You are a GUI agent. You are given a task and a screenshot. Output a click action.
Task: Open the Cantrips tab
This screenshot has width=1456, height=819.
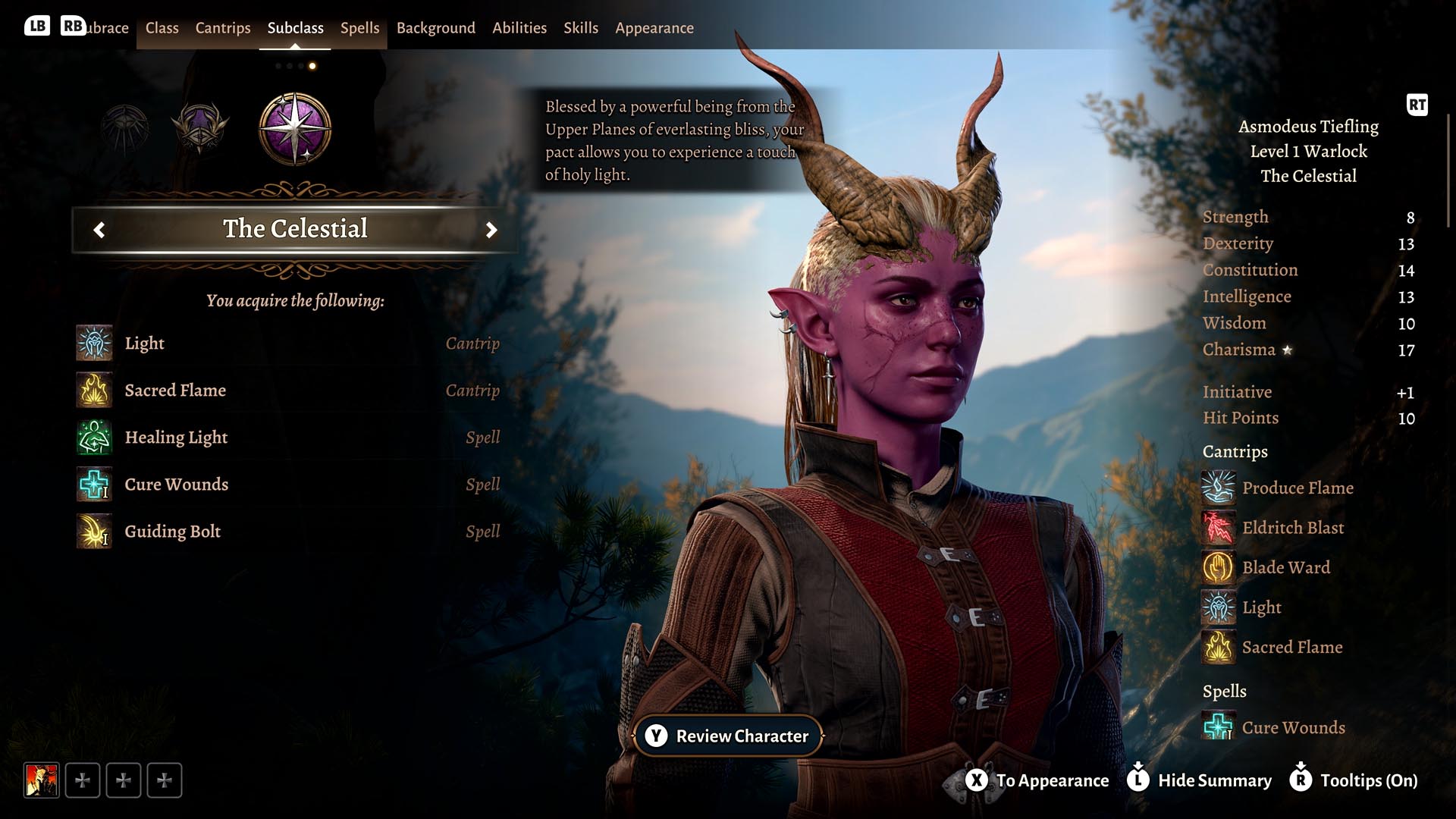[222, 28]
